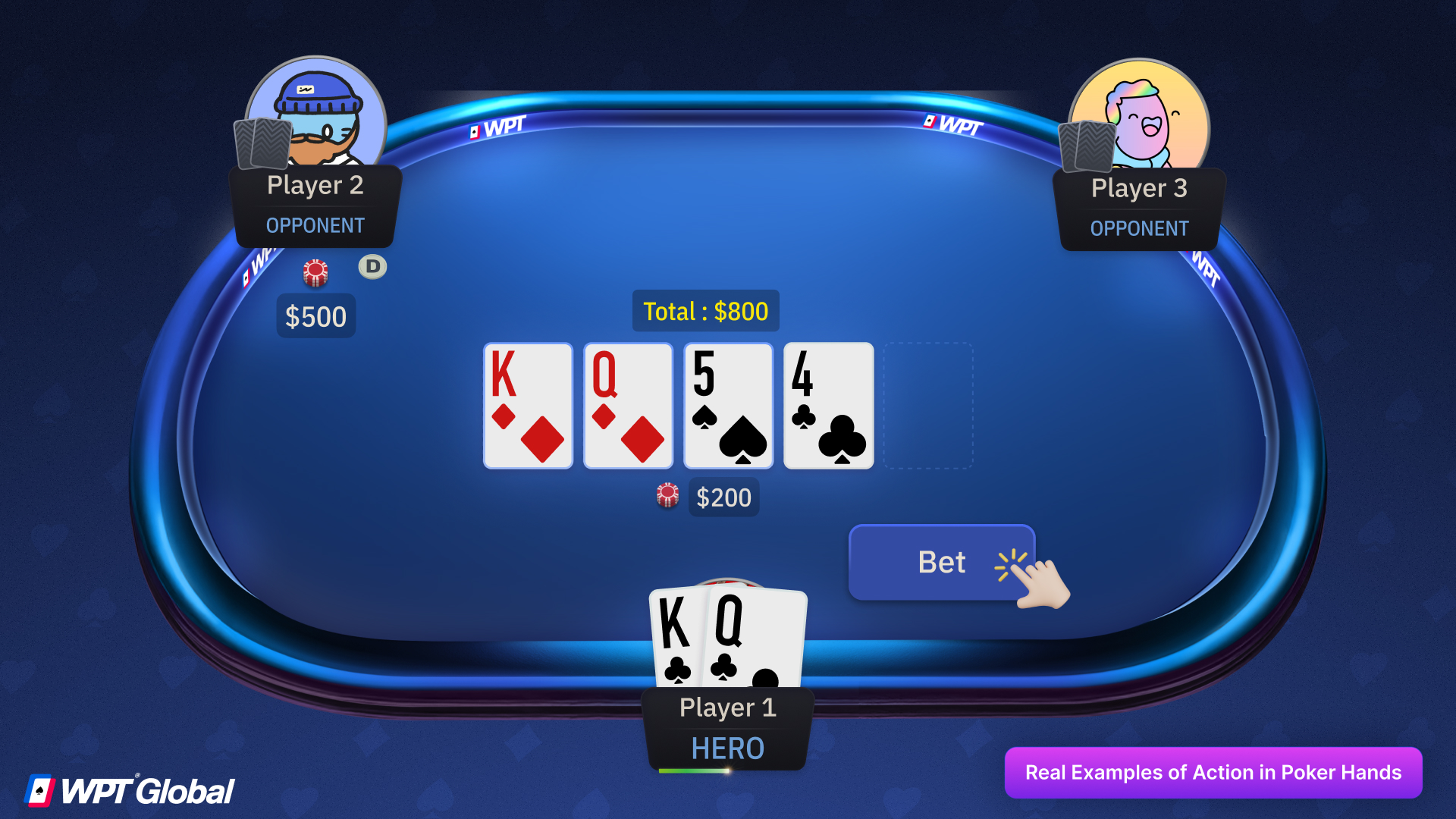The width and height of the screenshot is (1456, 819).
Task: Click the WPT Global logo
Action: point(129,789)
